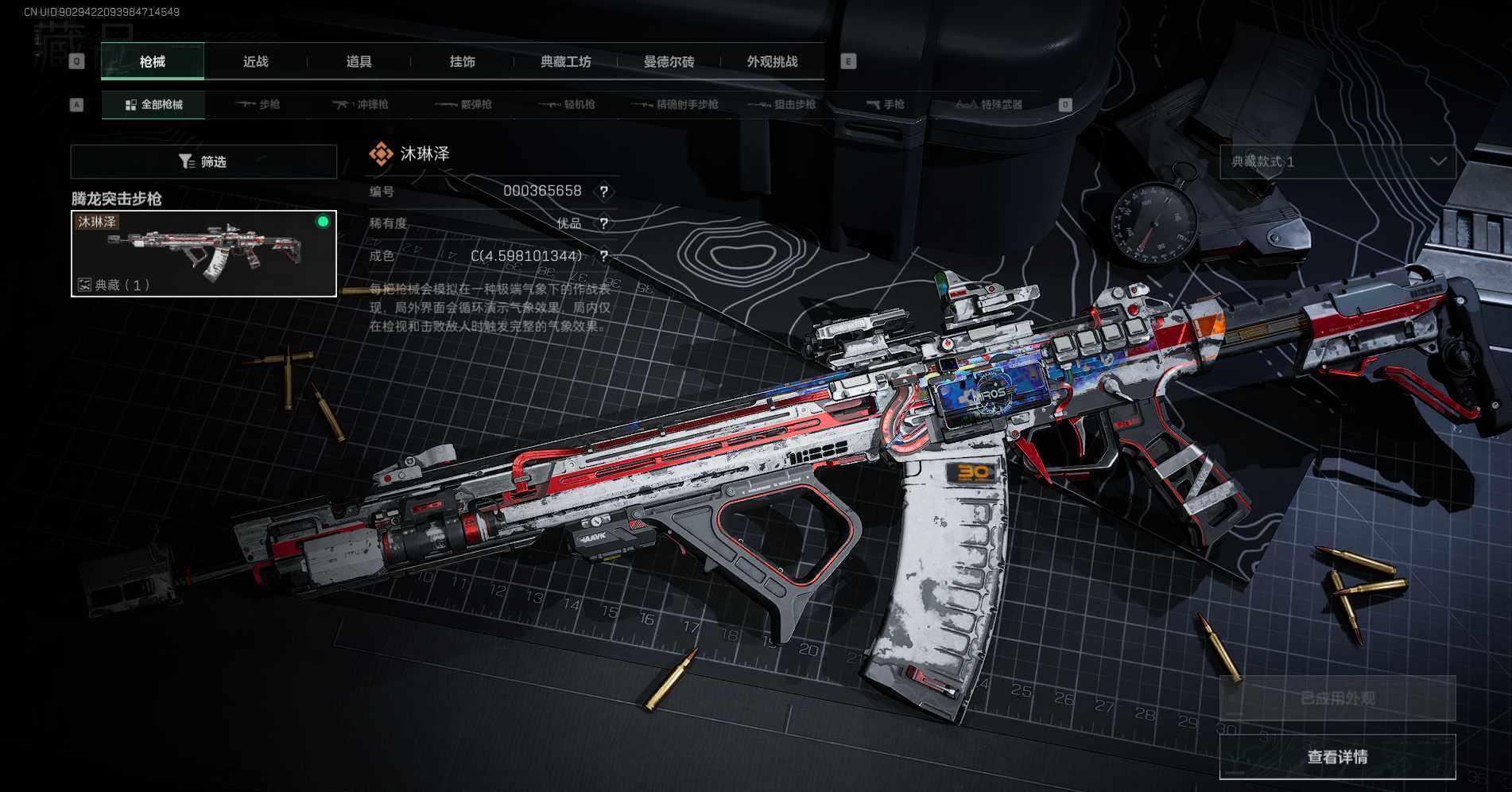
Task: Filter by 步枪 rifle category
Action: pyautogui.click(x=258, y=105)
